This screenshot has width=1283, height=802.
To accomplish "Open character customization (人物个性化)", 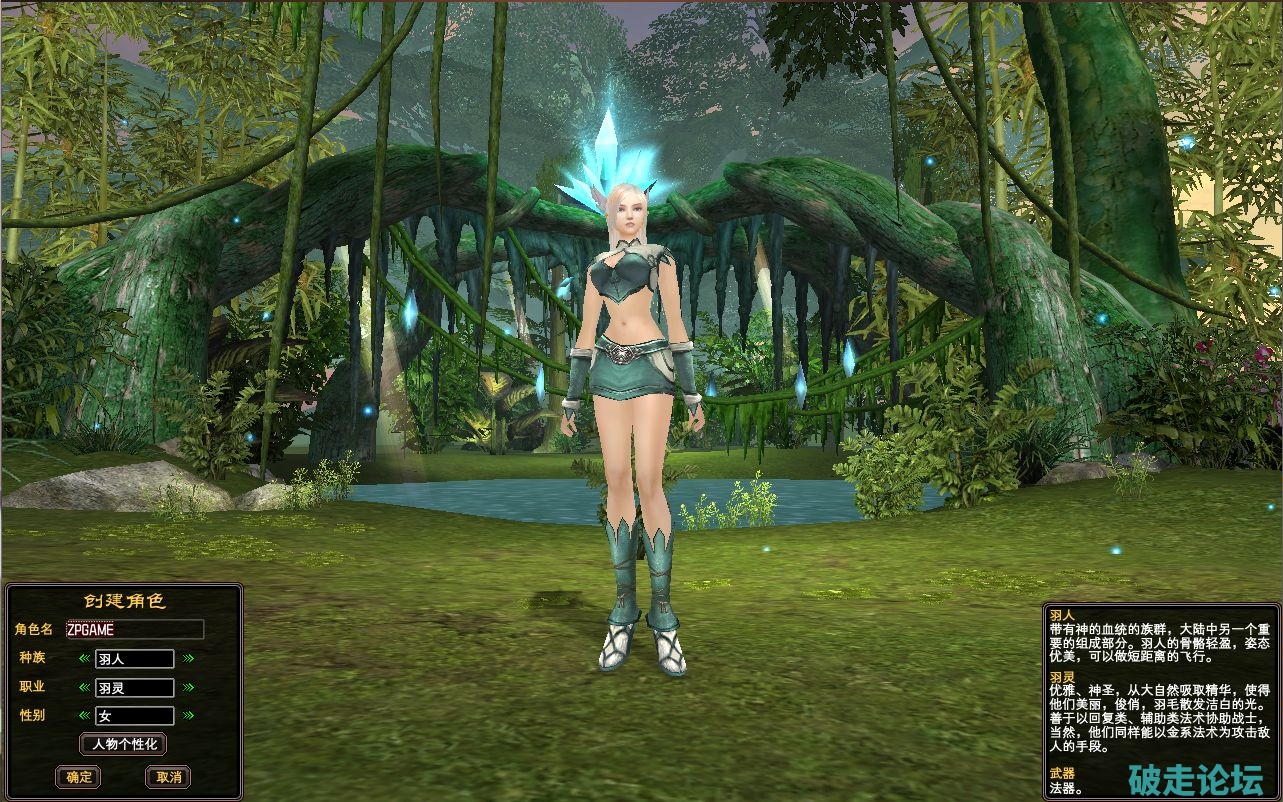I will [123, 744].
